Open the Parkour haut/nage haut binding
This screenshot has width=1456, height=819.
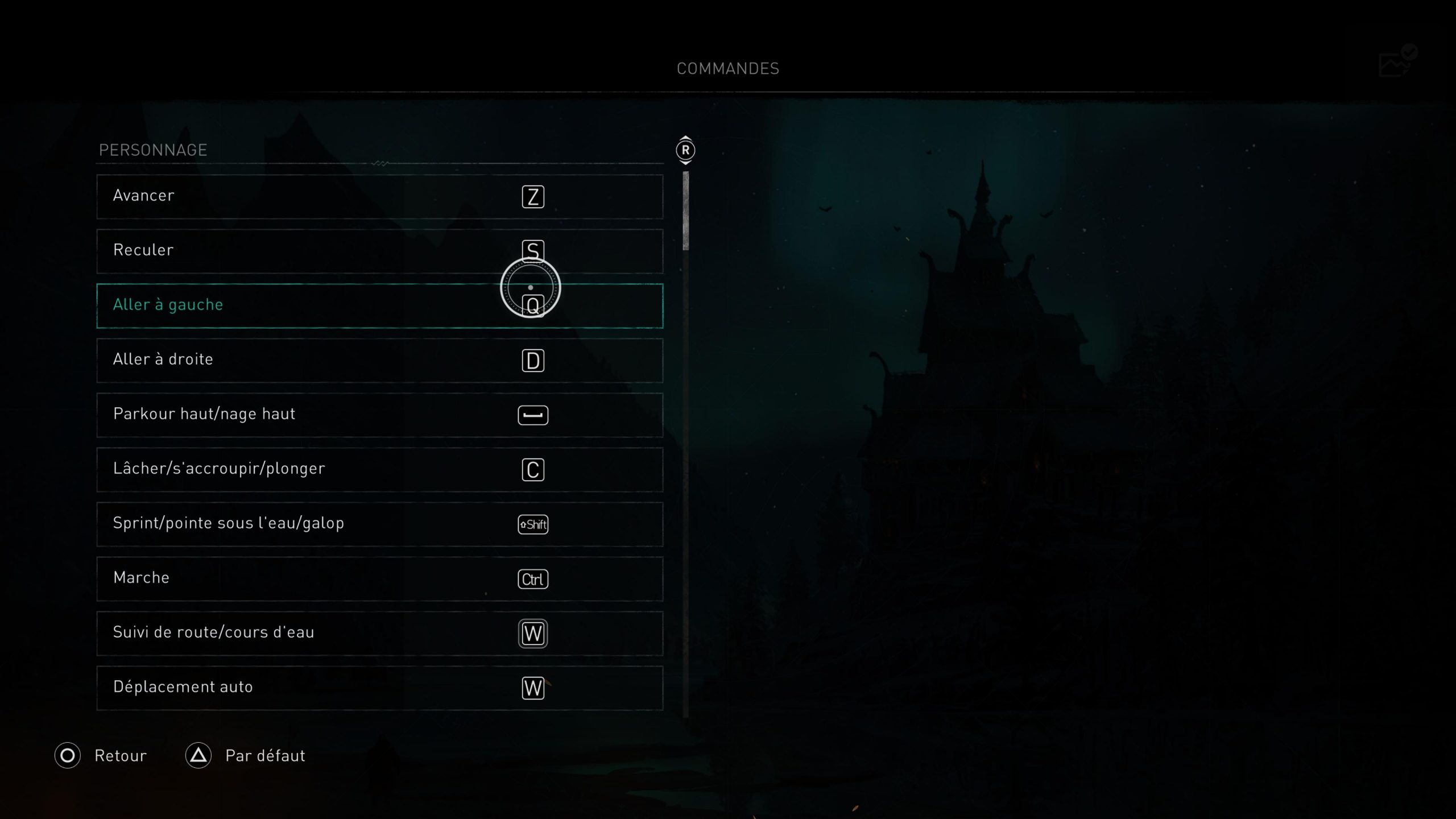click(x=379, y=415)
